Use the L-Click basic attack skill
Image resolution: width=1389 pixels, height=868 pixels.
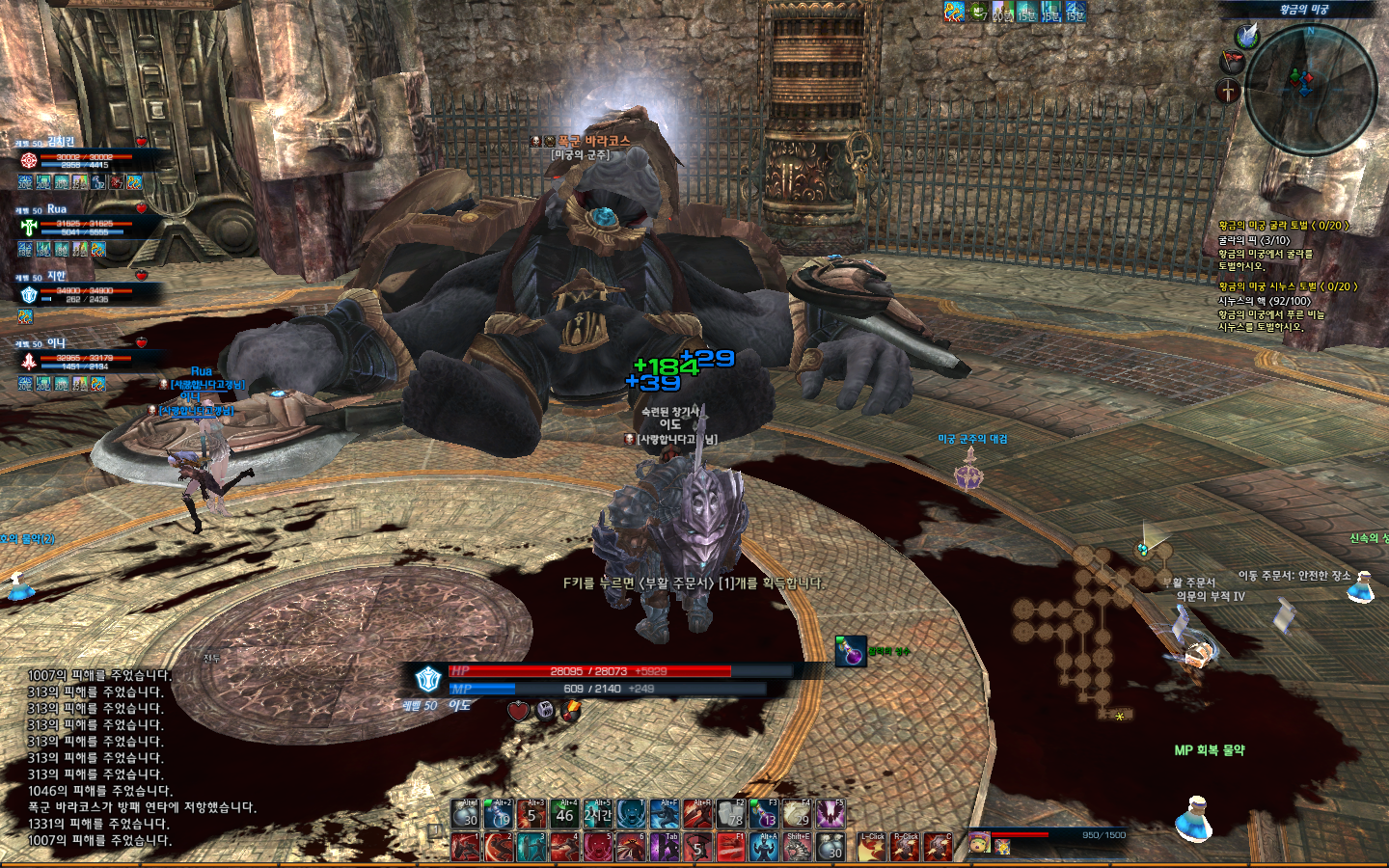pyautogui.click(x=872, y=847)
